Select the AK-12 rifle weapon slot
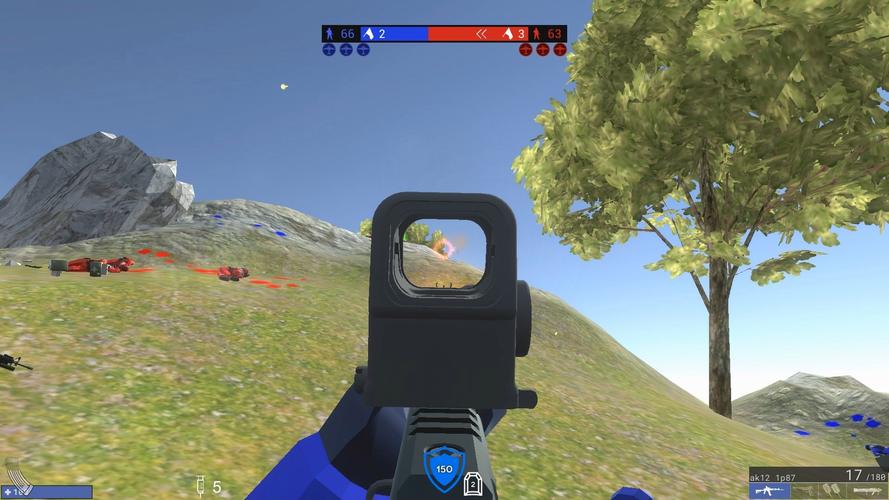889x500 pixels. pyautogui.click(x=770, y=490)
